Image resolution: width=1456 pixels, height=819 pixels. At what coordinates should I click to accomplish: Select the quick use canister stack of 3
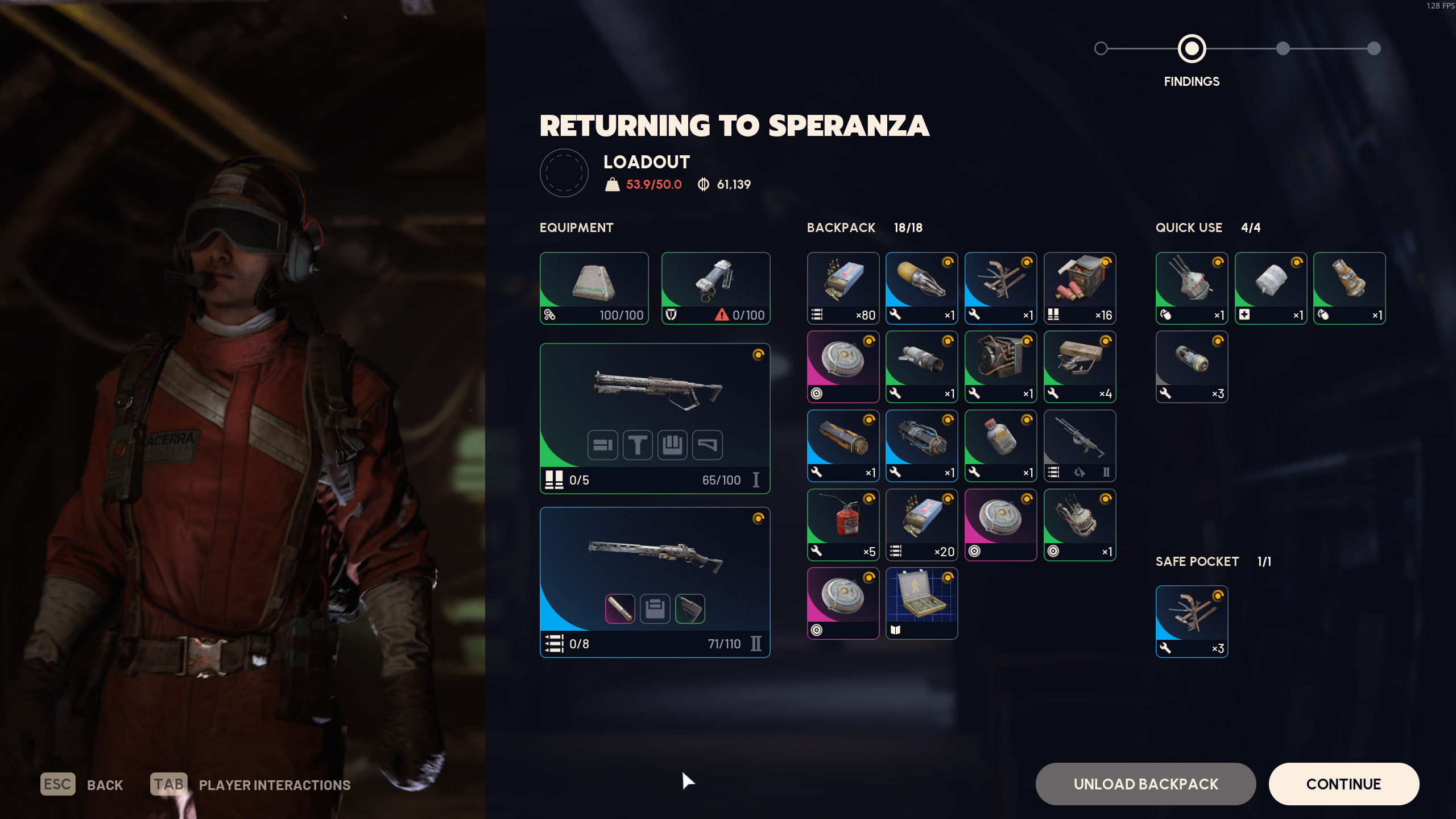click(x=1192, y=367)
